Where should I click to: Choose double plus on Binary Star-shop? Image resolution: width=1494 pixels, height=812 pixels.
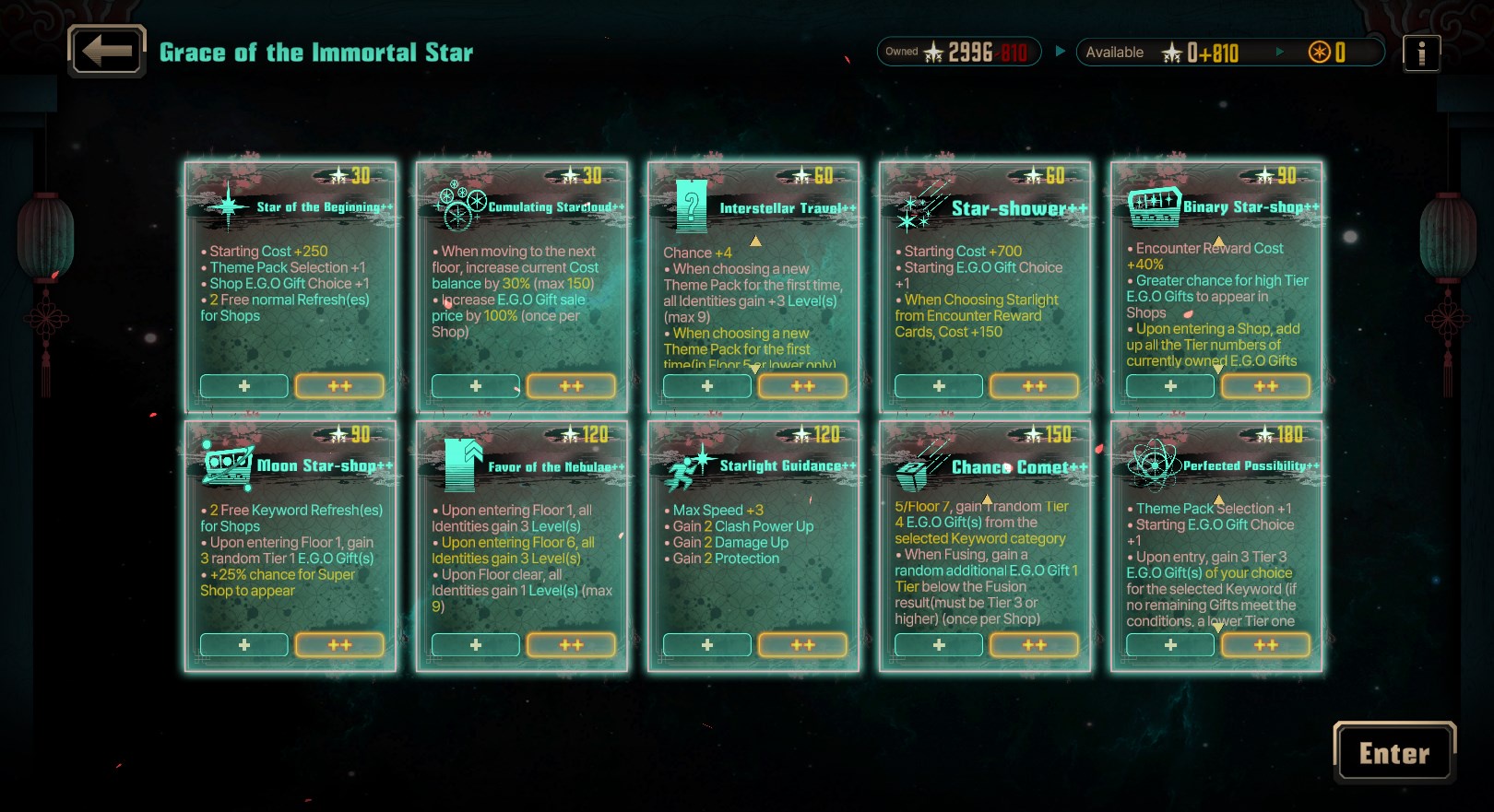(1265, 386)
